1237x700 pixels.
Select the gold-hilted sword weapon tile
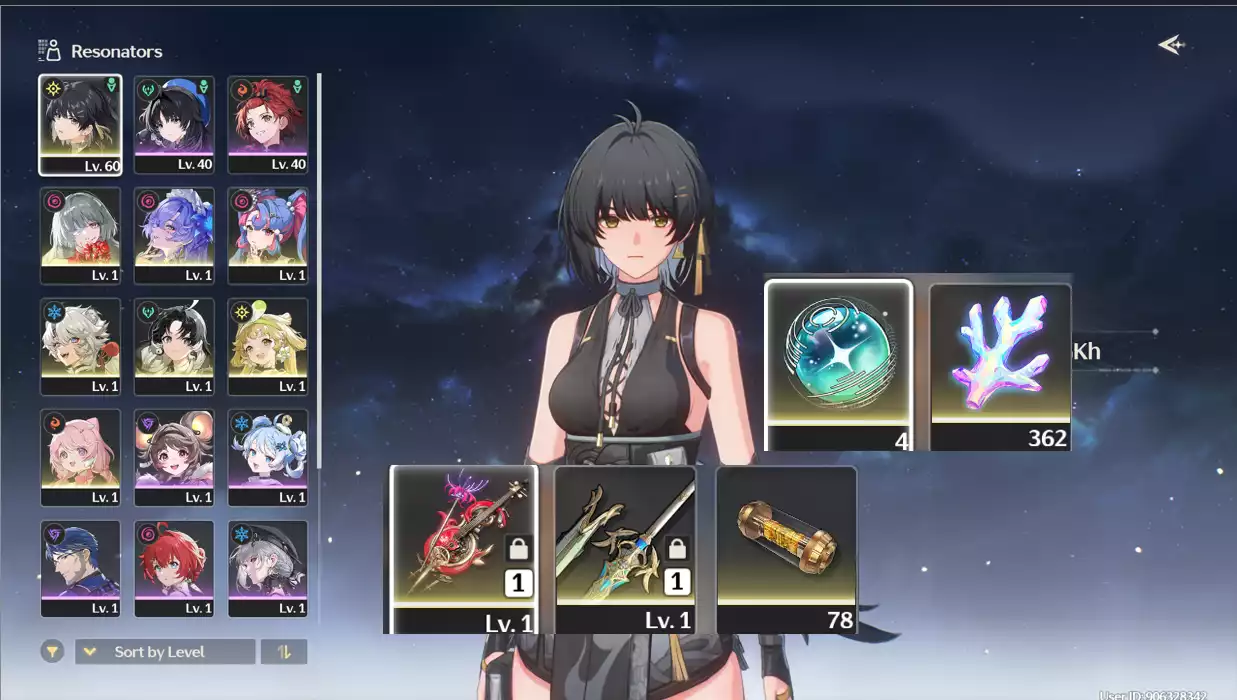pos(625,549)
